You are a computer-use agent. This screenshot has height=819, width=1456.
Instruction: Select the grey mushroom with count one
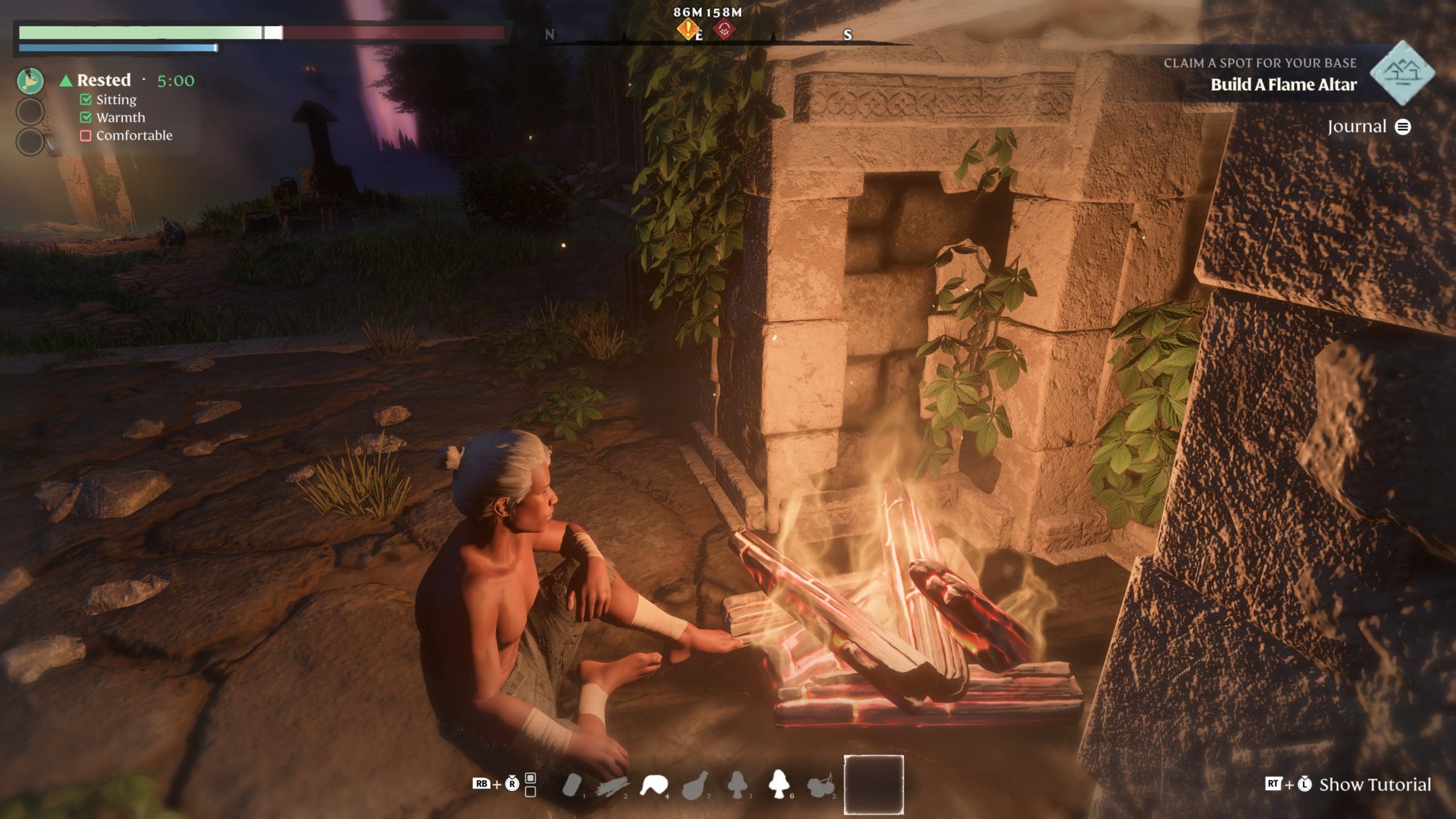737,784
